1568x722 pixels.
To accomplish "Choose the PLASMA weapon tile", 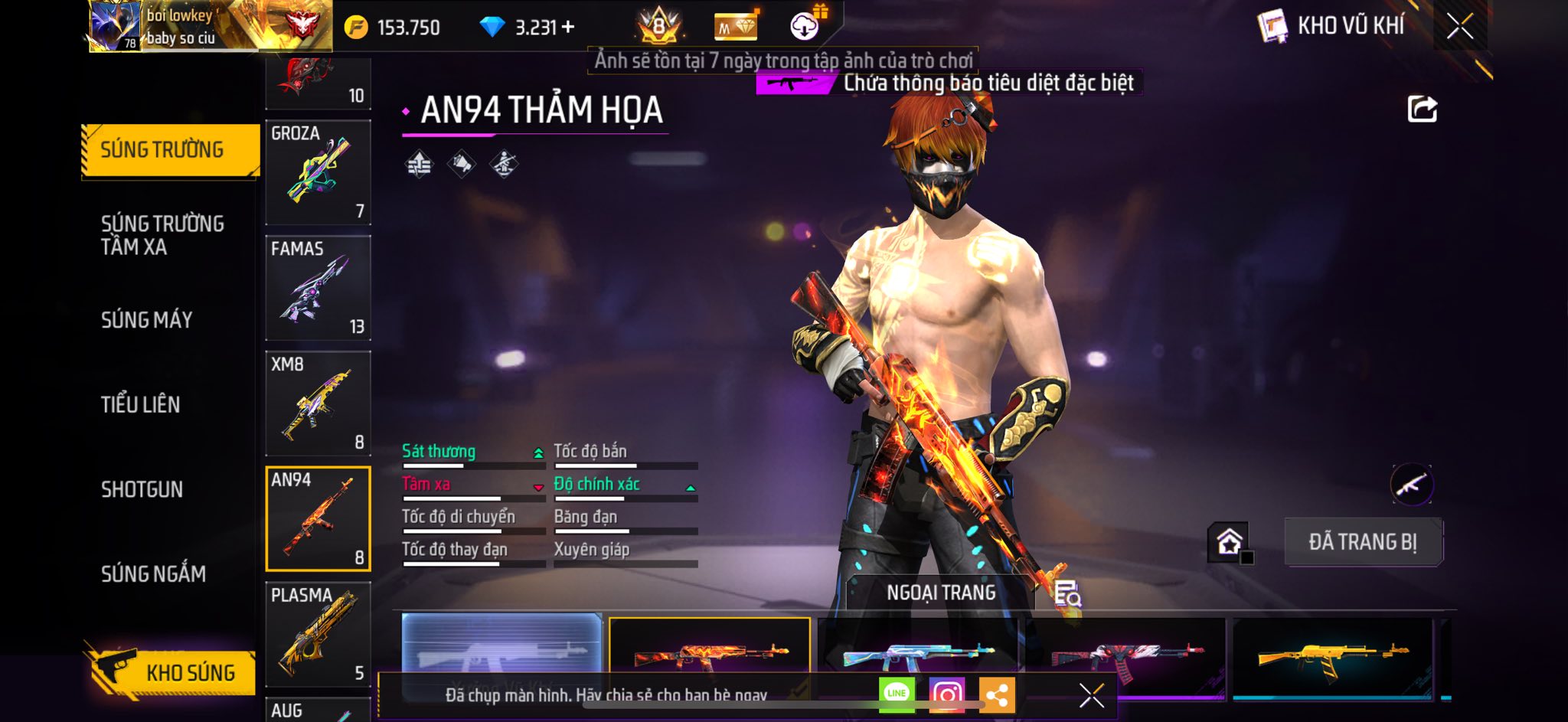I will 318,634.
